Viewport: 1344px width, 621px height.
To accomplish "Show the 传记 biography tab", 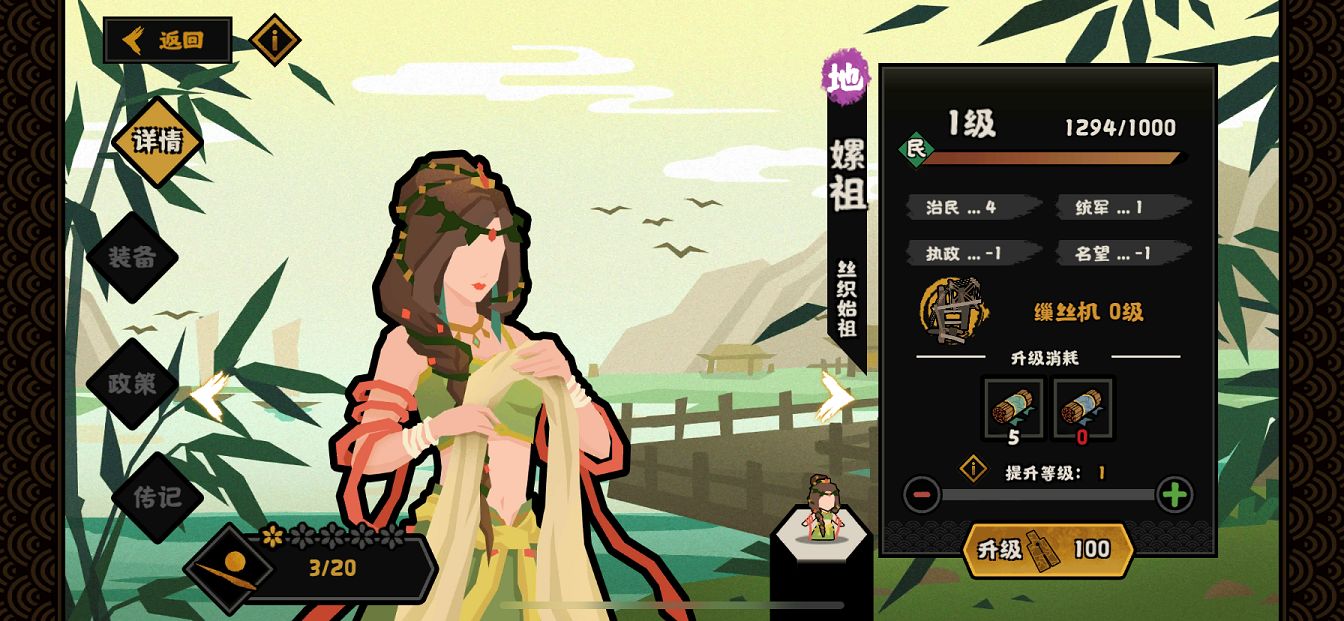I will [x=157, y=497].
